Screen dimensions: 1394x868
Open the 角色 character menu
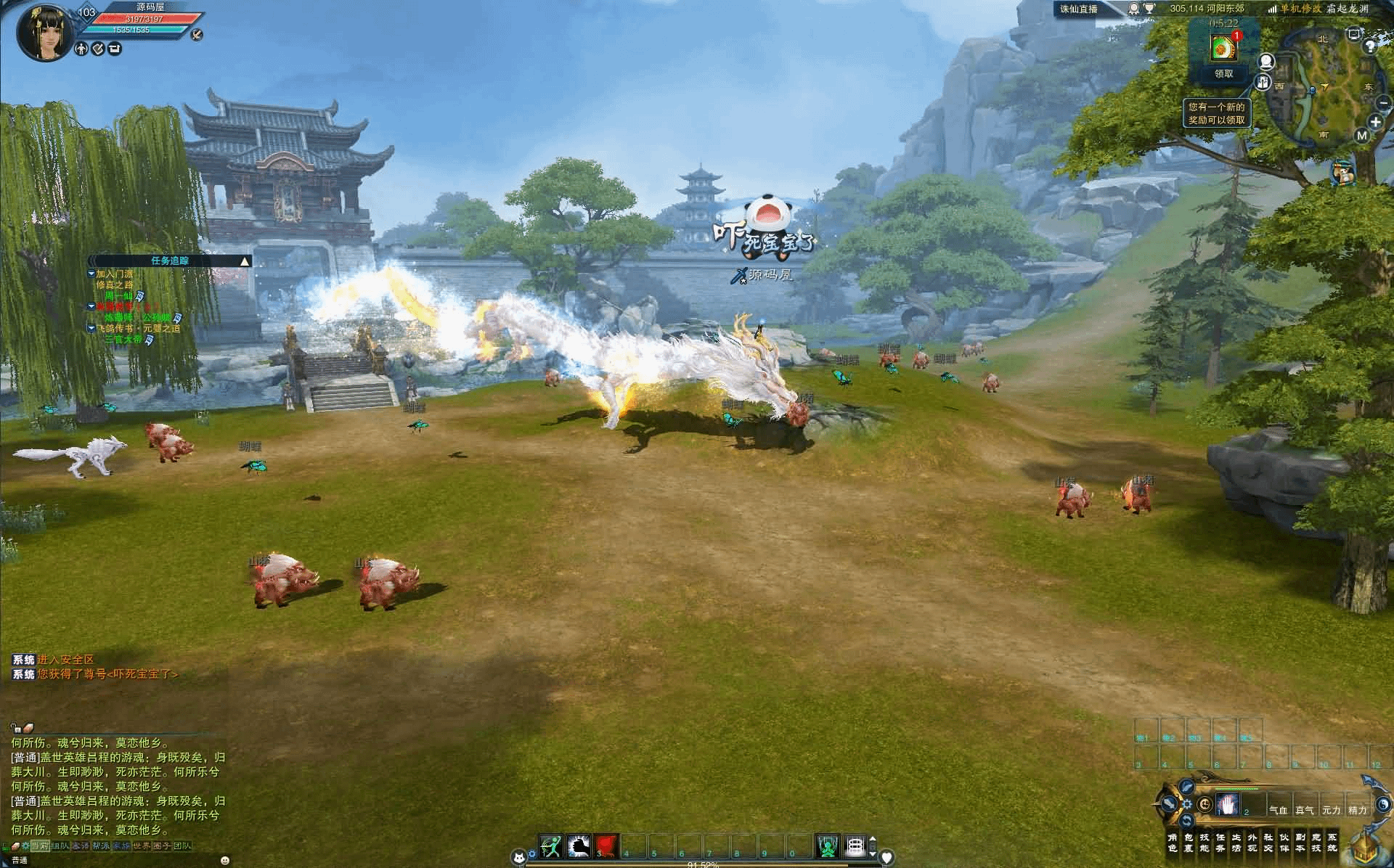tap(1173, 843)
